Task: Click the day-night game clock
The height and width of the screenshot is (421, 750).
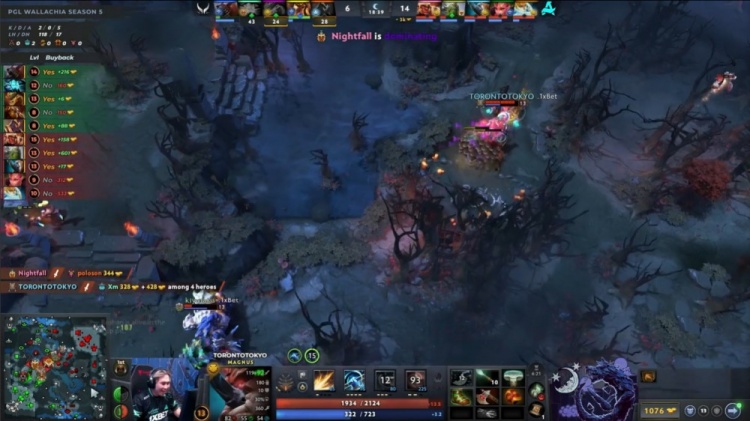Action: pos(376,9)
